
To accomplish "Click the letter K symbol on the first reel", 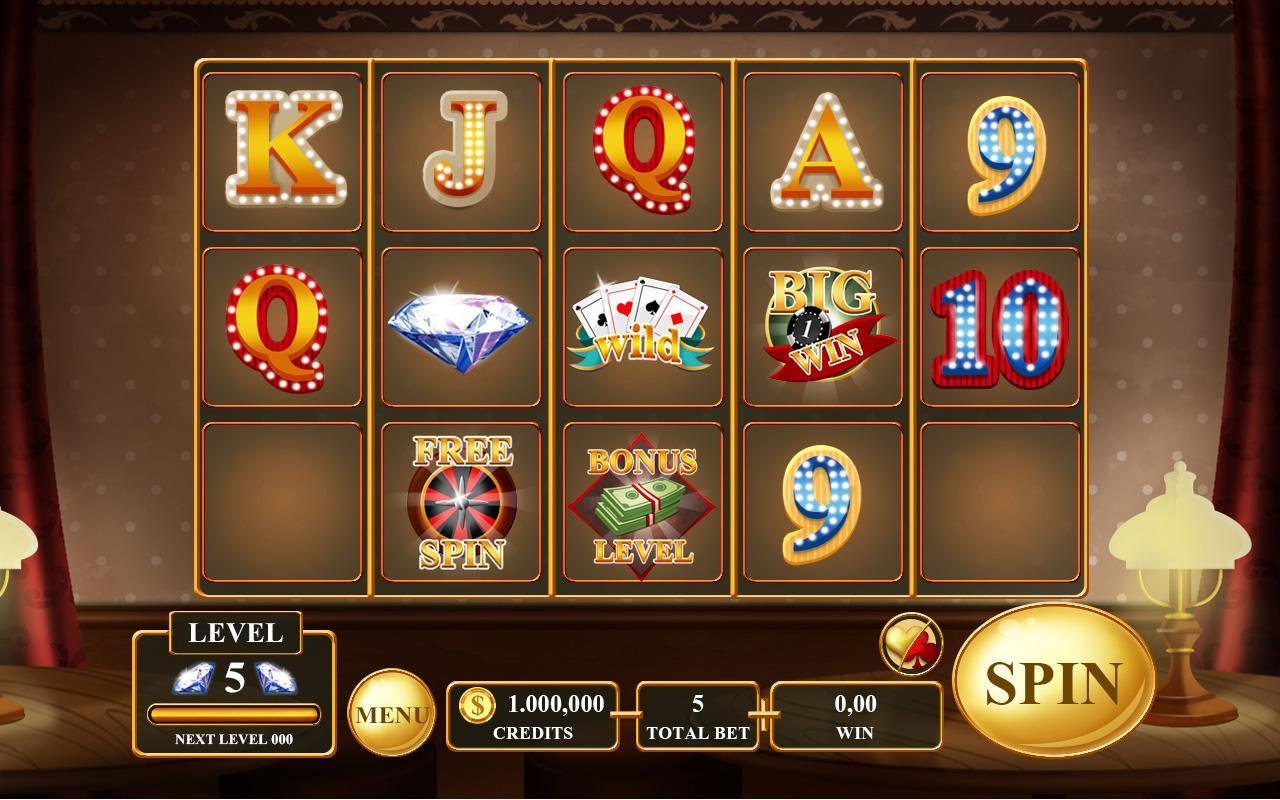I will click(283, 148).
